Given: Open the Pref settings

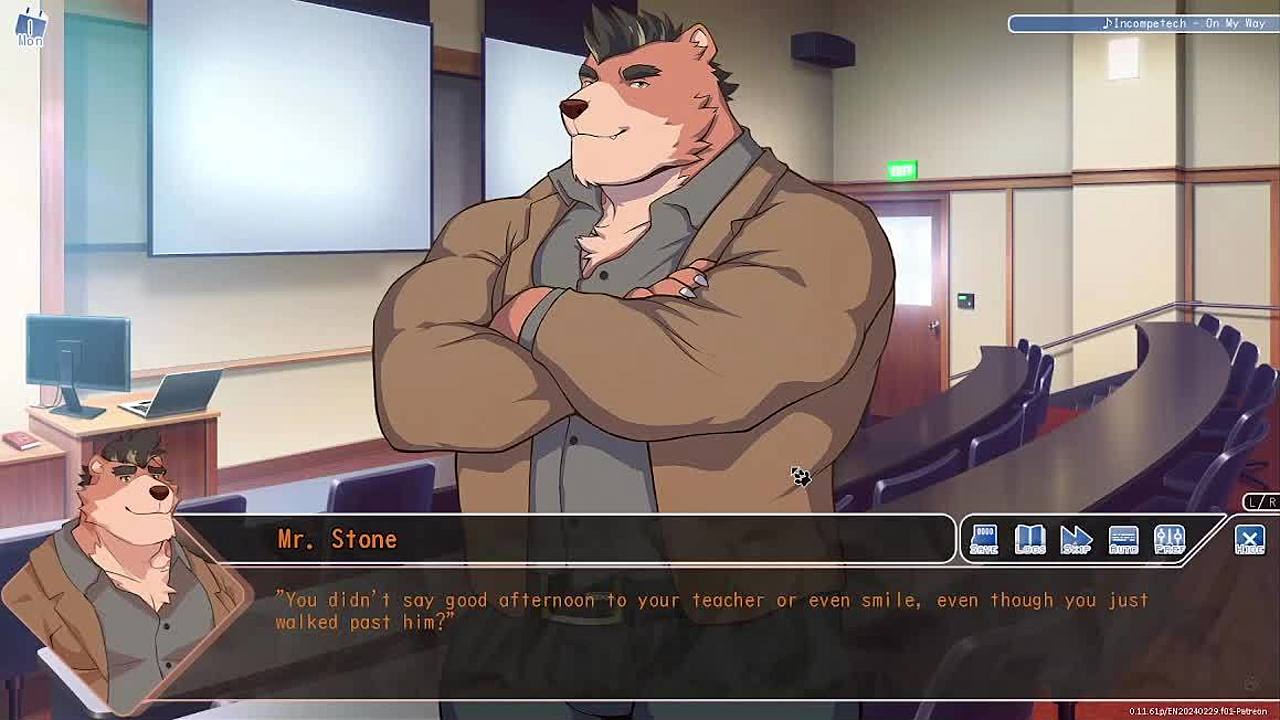Looking at the screenshot, I should click(x=1169, y=539).
